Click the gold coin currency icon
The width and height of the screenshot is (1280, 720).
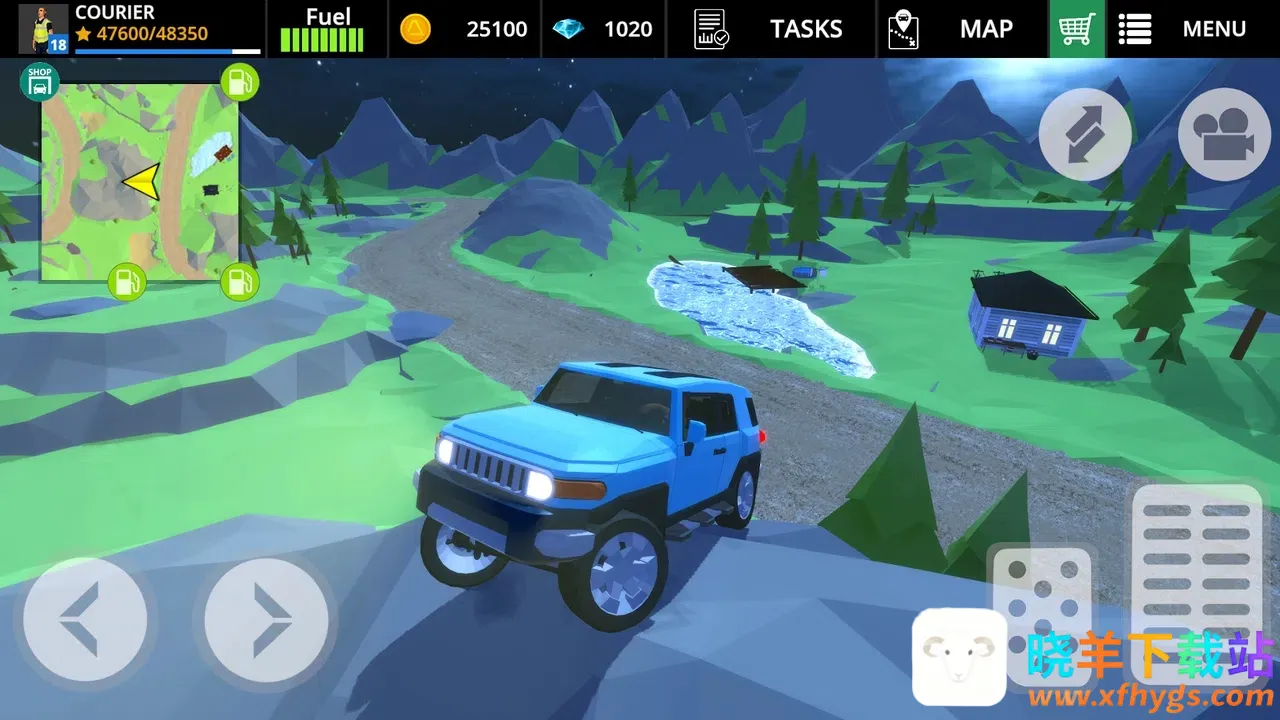click(x=415, y=29)
